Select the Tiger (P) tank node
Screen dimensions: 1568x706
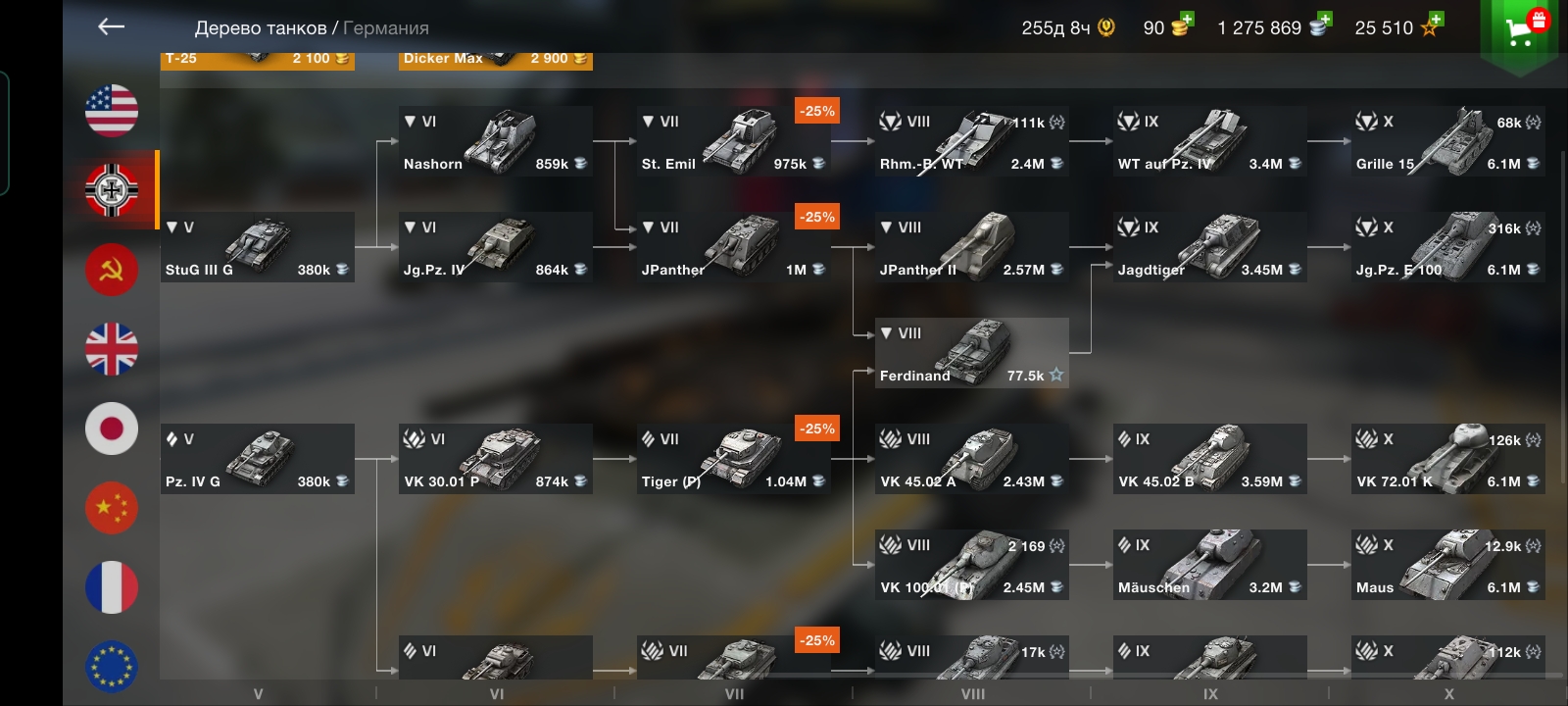point(733,459)
